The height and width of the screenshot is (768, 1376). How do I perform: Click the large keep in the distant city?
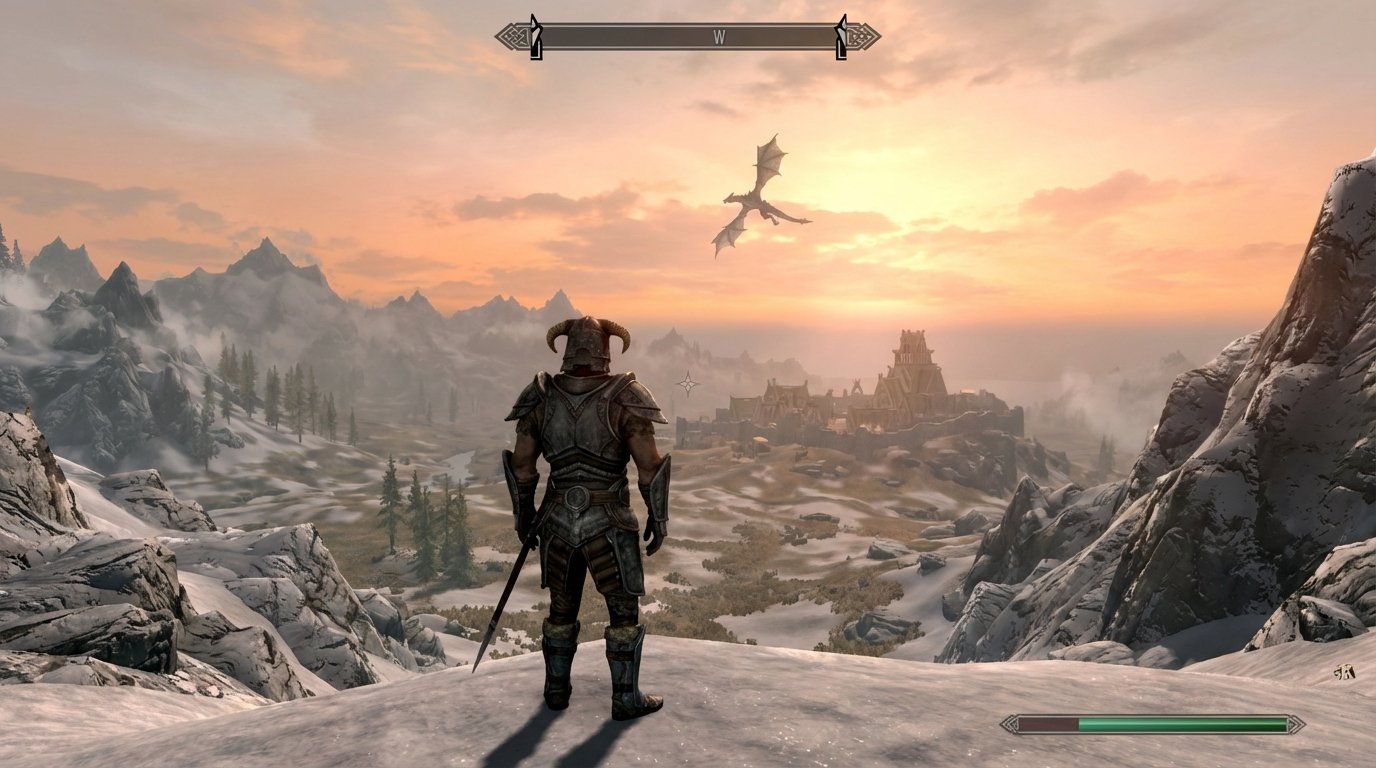pos(910,370)
